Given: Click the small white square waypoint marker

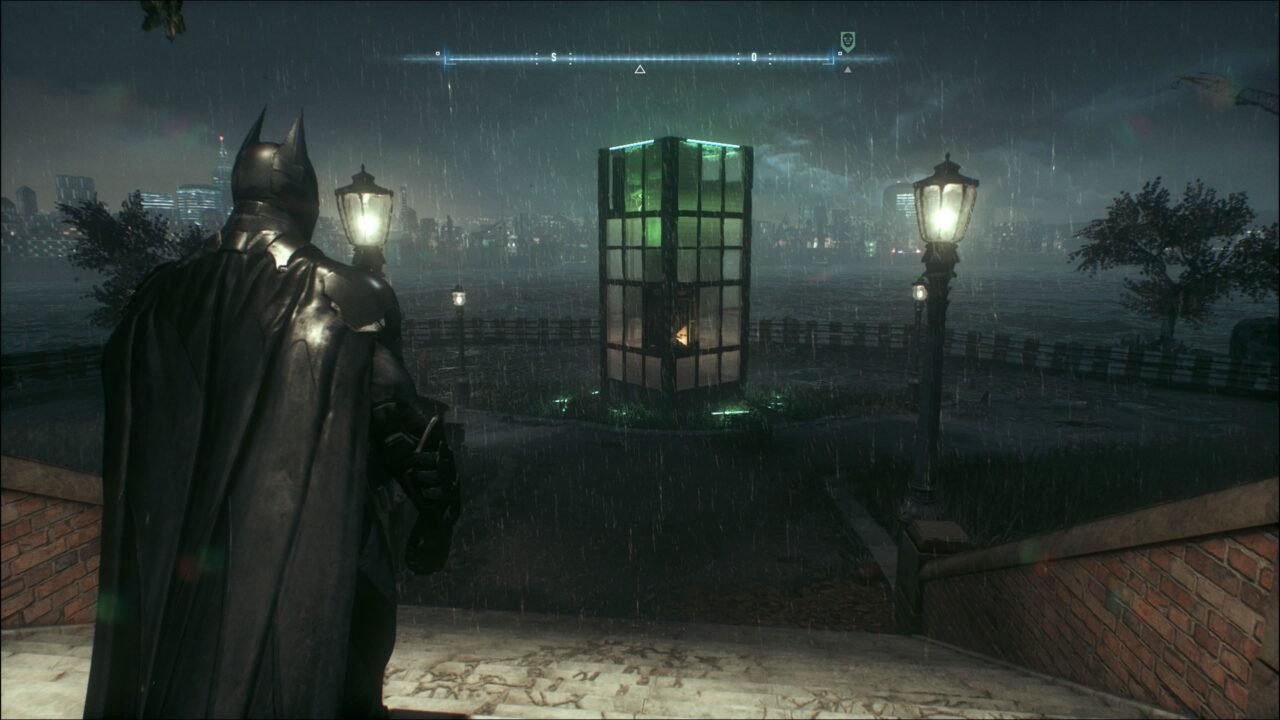Looking at the screenshot, I should coord(840,52).
